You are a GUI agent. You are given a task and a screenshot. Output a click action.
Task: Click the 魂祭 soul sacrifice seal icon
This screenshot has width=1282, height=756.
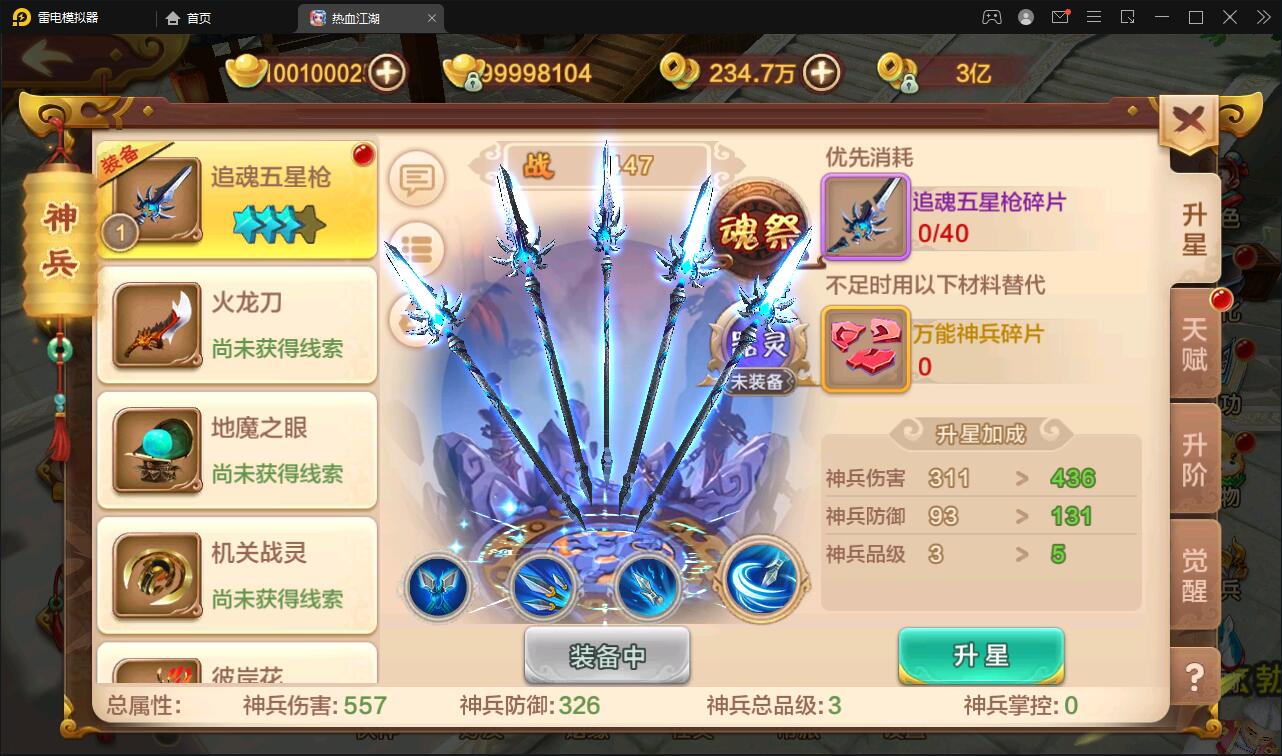pos(760,232)
